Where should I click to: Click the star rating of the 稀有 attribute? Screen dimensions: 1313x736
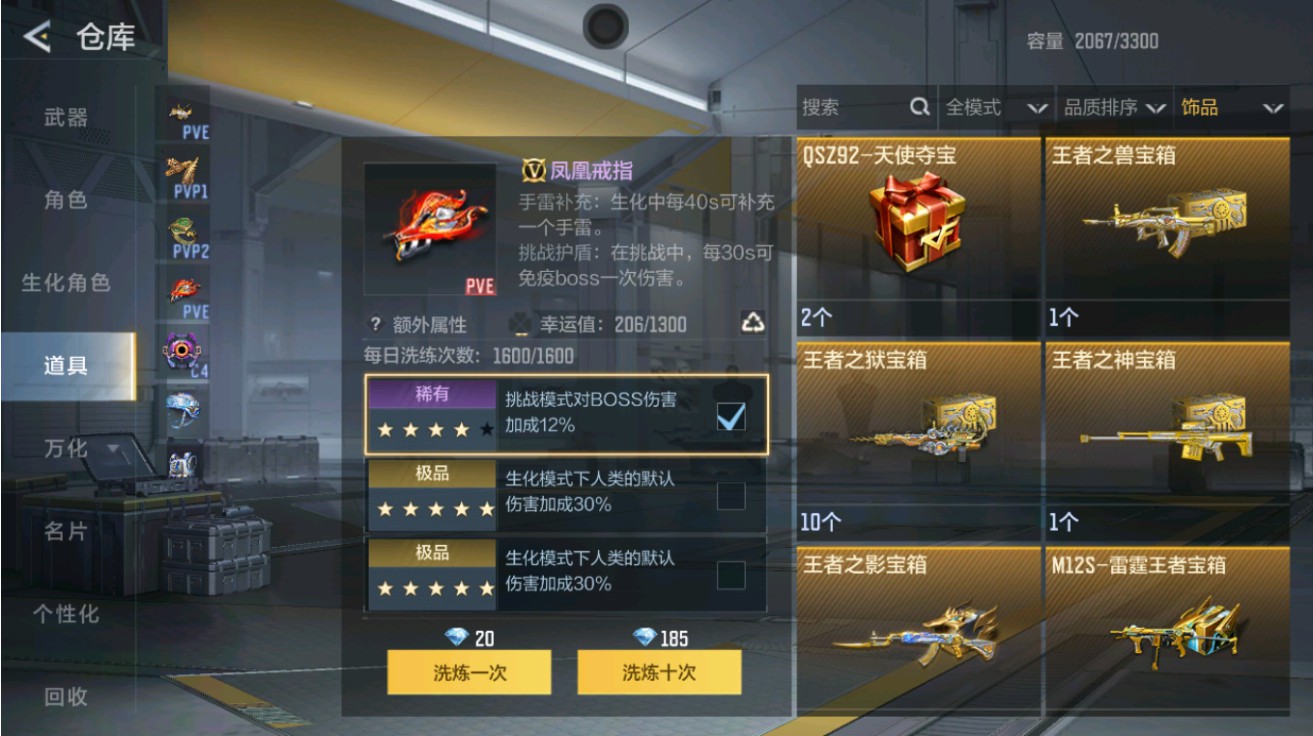432,428
